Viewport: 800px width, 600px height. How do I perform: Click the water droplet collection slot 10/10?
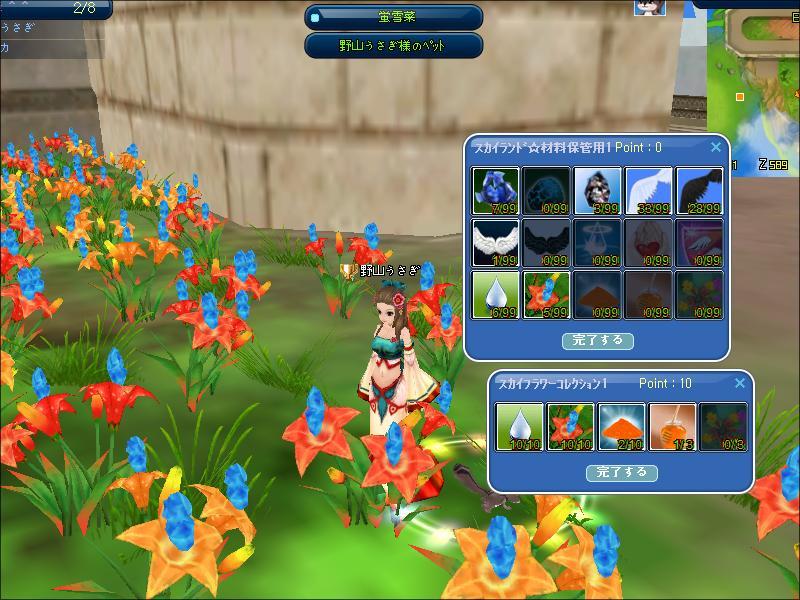(x=520, y=427)
